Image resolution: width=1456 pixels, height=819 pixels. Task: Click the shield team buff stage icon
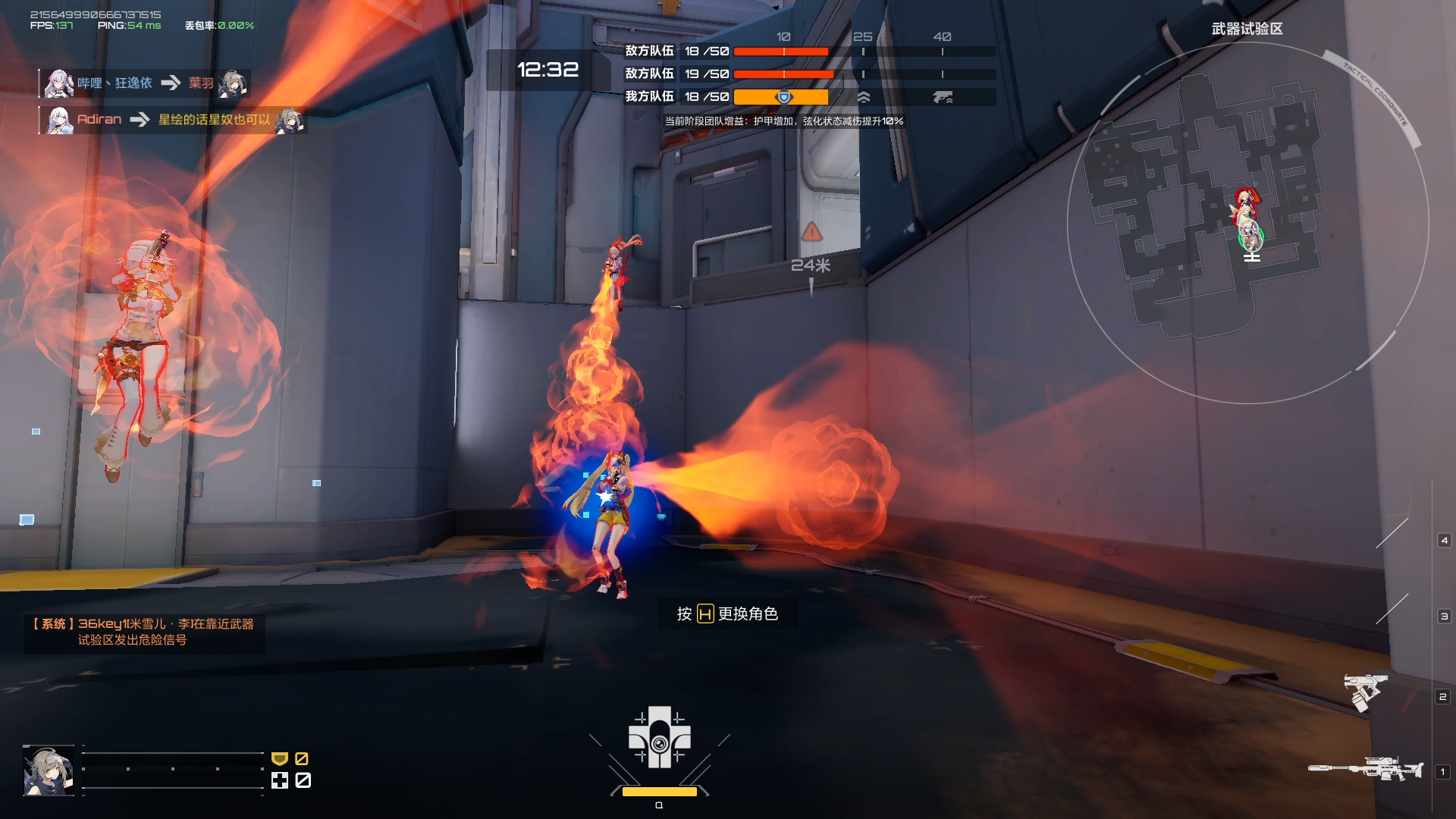tap(784, 97)
